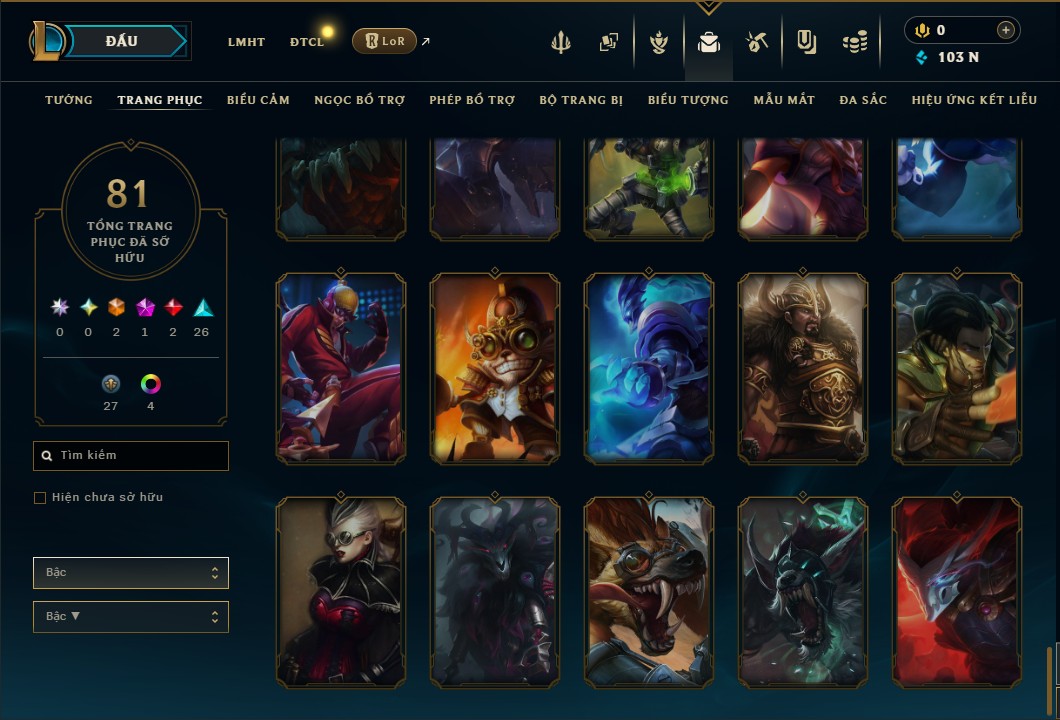Switch to the ĐTCL tab
The height and width of the screenshot is (720, 1060).
point(307,42)
